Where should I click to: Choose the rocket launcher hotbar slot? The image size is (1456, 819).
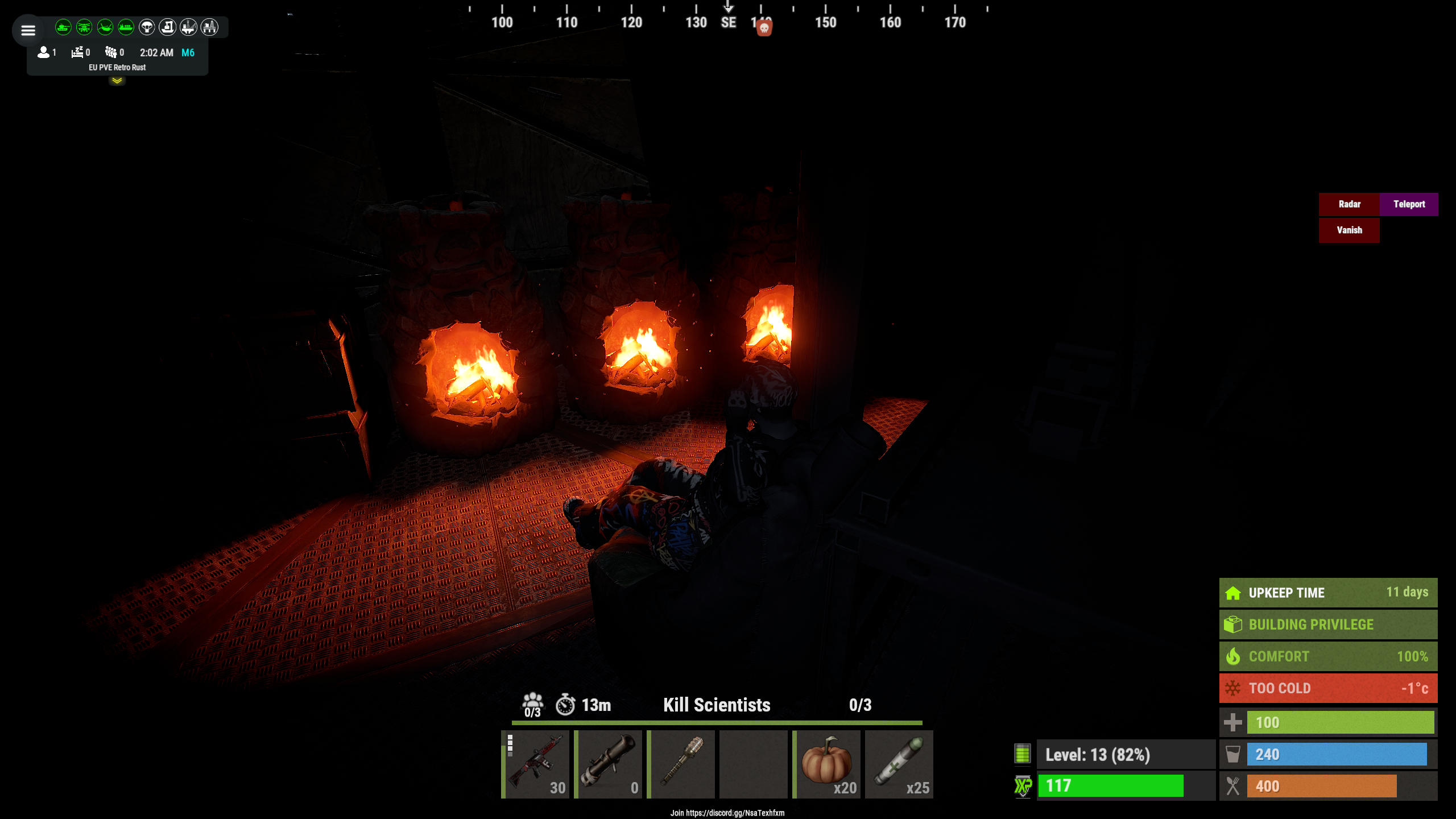609,764
